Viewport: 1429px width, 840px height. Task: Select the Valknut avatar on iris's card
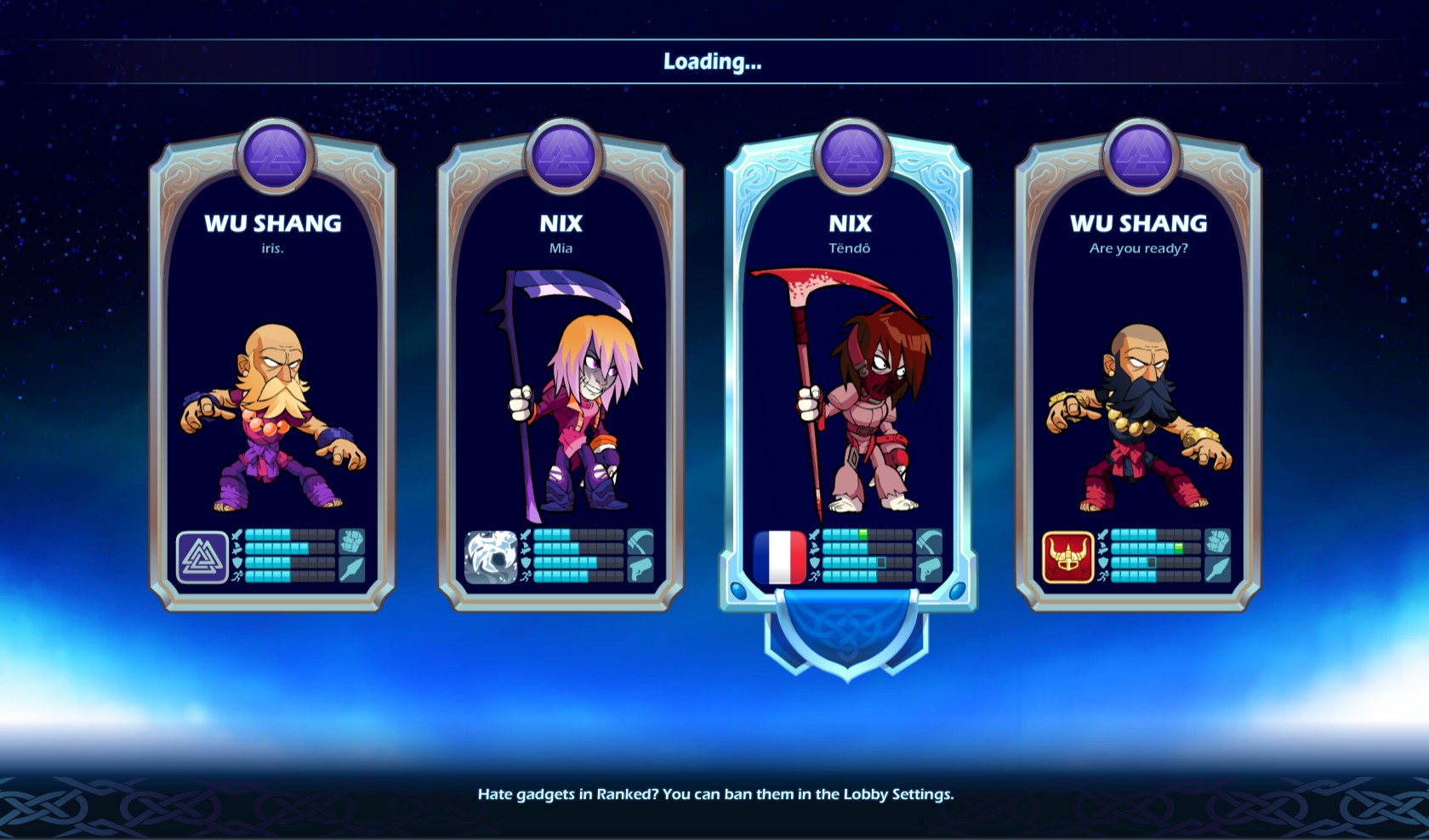pyautogui.click(x=202, y=559)
